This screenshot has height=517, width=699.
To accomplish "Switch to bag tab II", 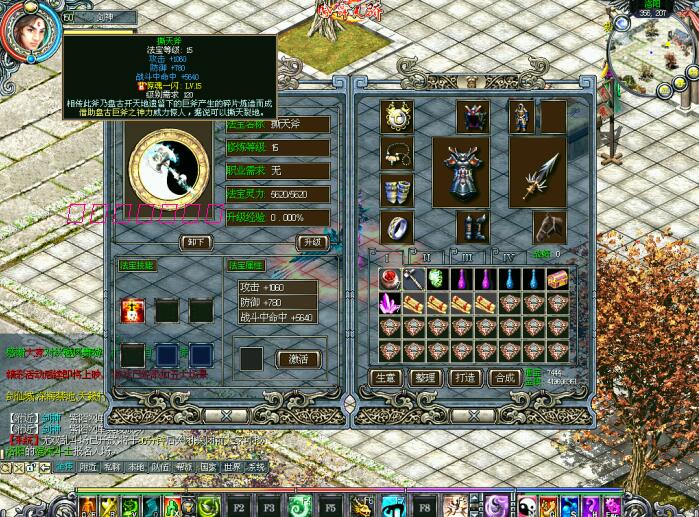I will click(x=426, y=257).
